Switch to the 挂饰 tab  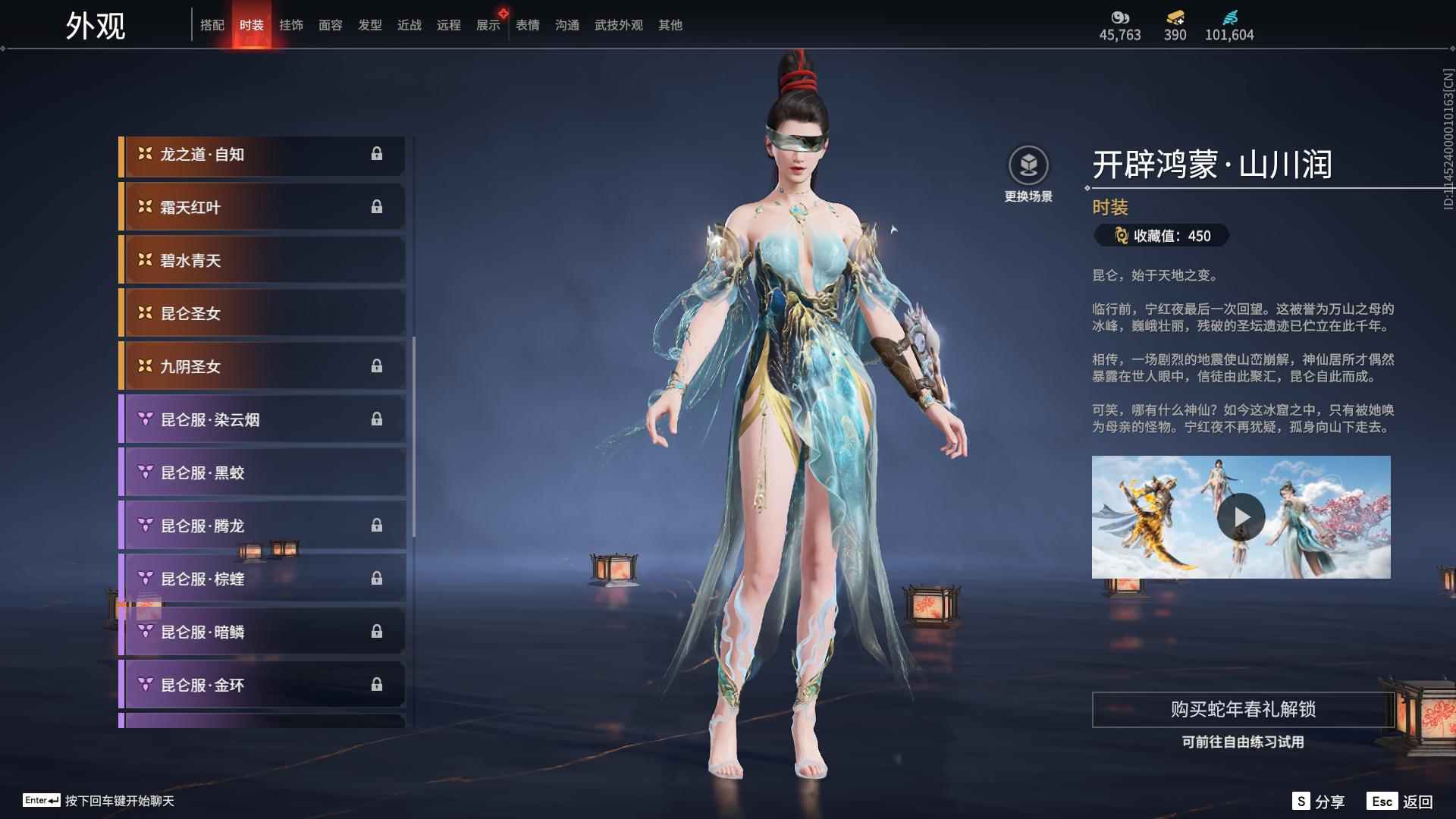[292, 24]
